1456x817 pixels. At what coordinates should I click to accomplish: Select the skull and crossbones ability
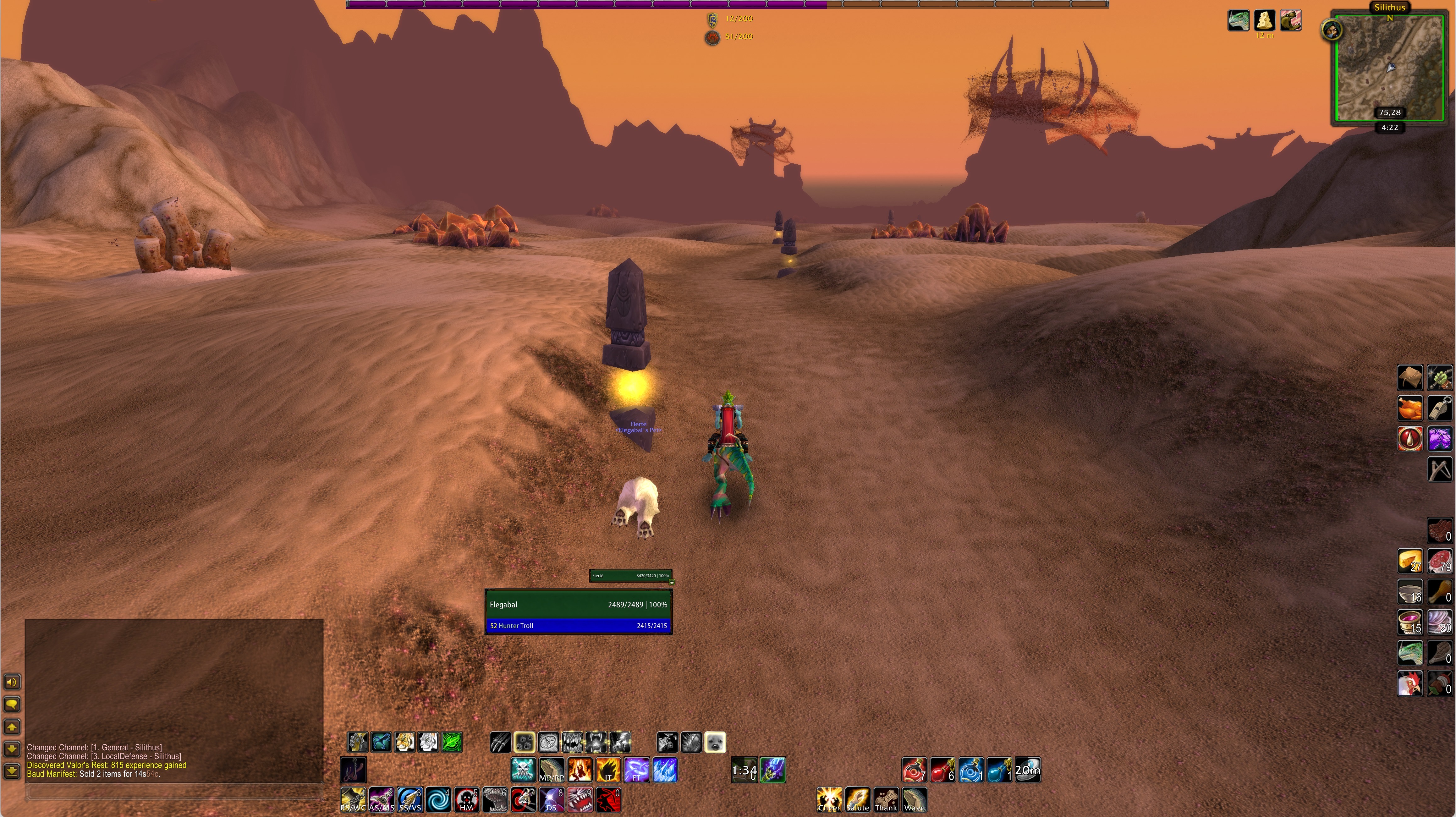click(x=523, y=770)
